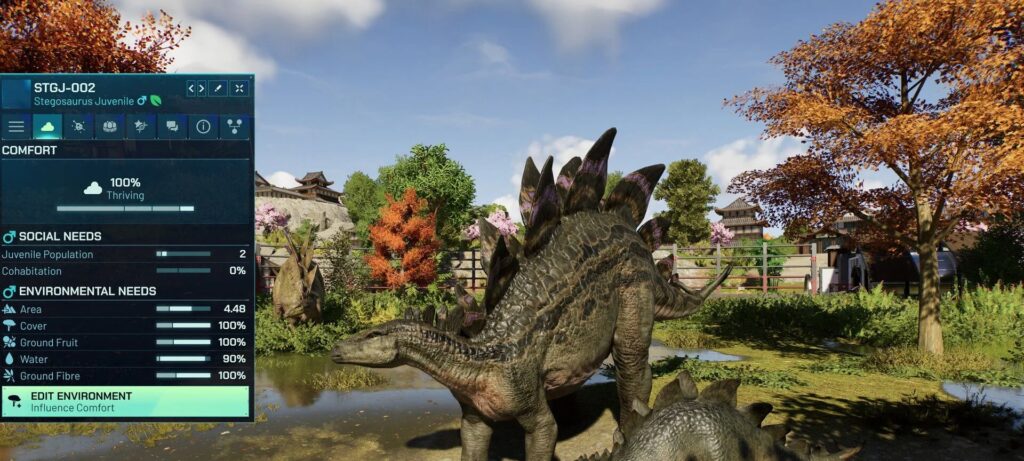Select the Cohabitation need row
This screenshot has width=1024, height=461.
pos(125,271)
